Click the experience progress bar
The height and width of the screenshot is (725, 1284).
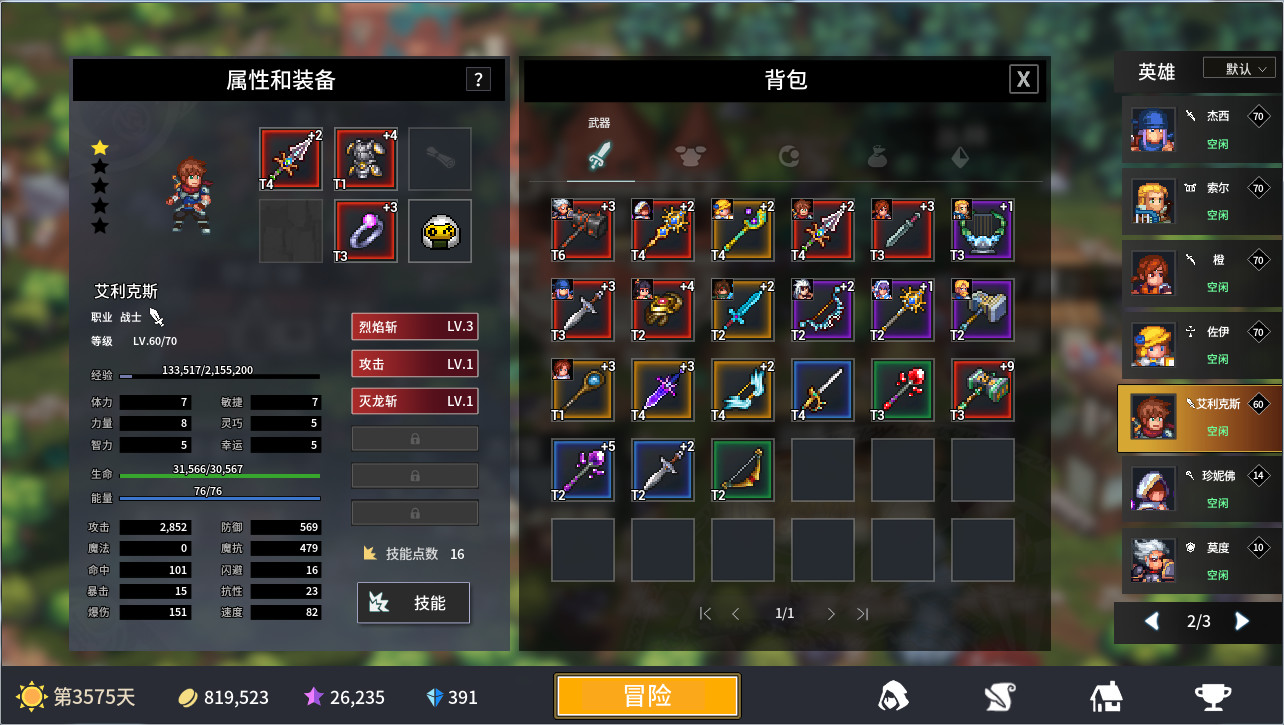point(219,378)
